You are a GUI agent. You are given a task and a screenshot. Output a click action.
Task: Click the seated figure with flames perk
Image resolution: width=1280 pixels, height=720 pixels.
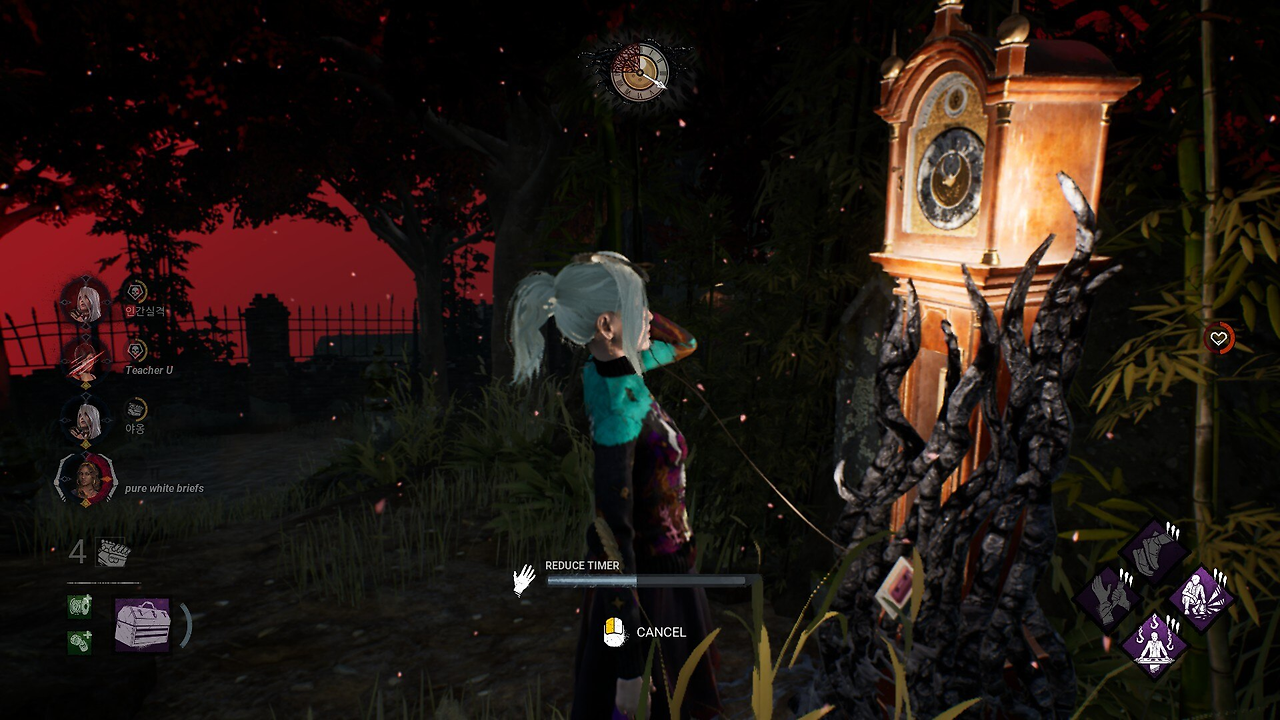[1155, 644]
